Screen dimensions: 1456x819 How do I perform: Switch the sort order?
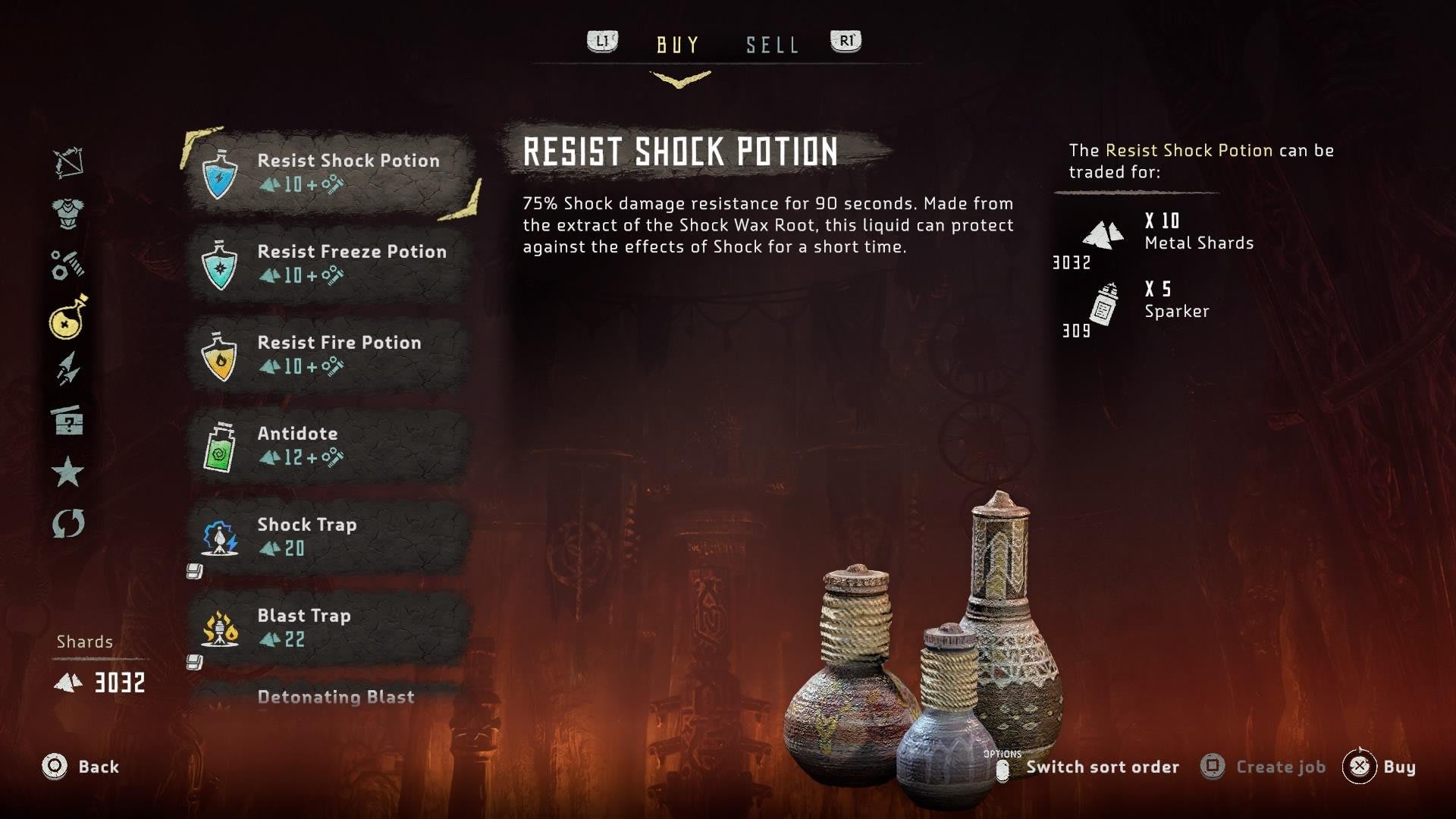click(x=1089, y=767)
